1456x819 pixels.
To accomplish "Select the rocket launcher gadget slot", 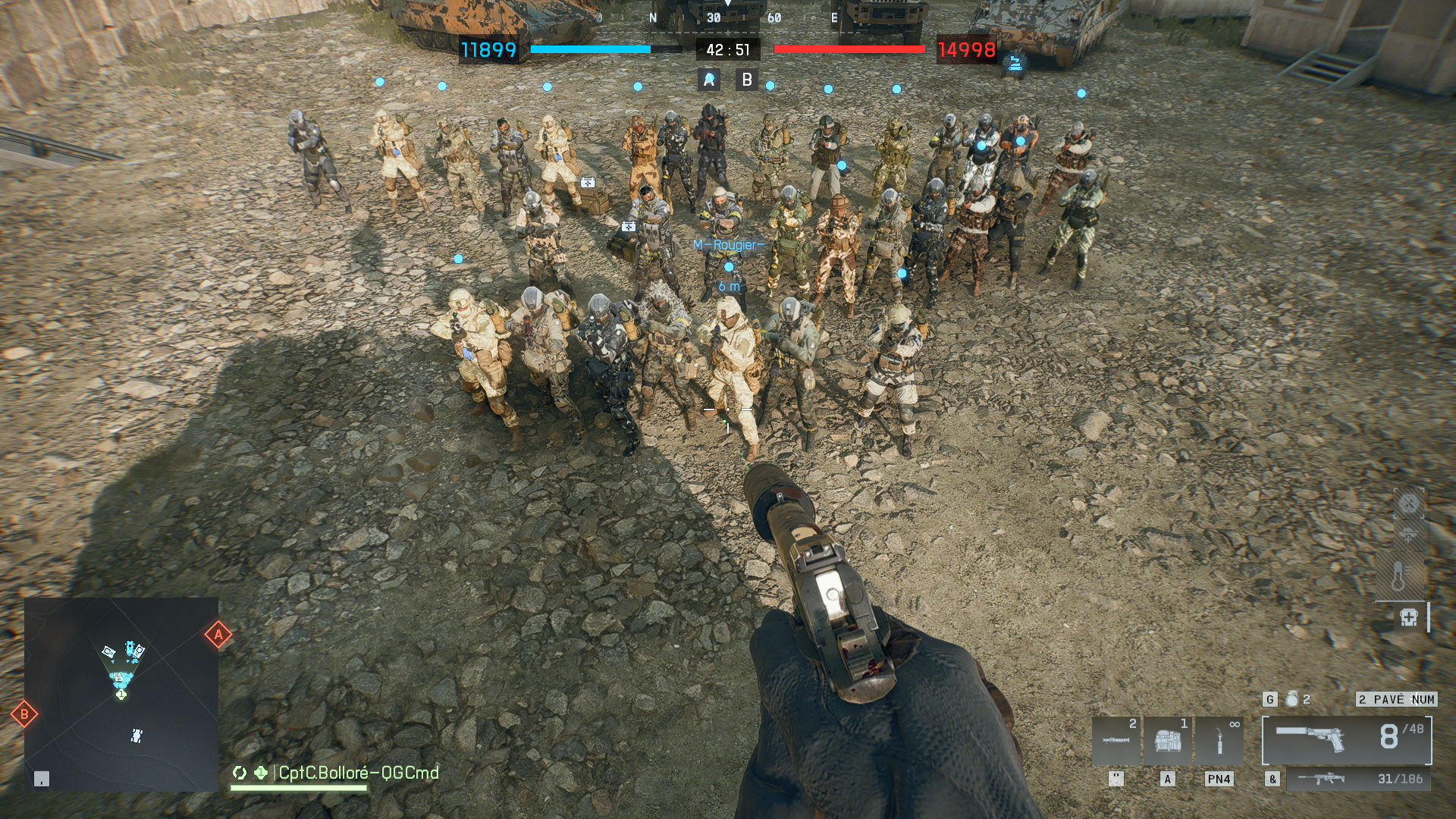I will click(x=1116, y=740).
